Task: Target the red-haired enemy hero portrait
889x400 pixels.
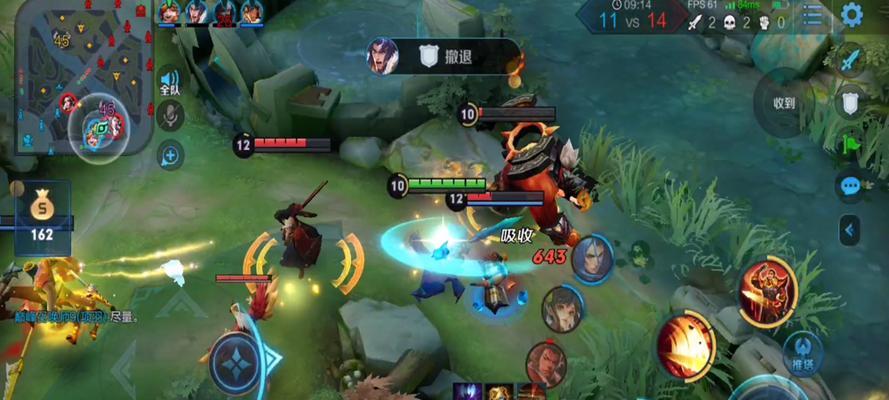Action: point(546,364)
